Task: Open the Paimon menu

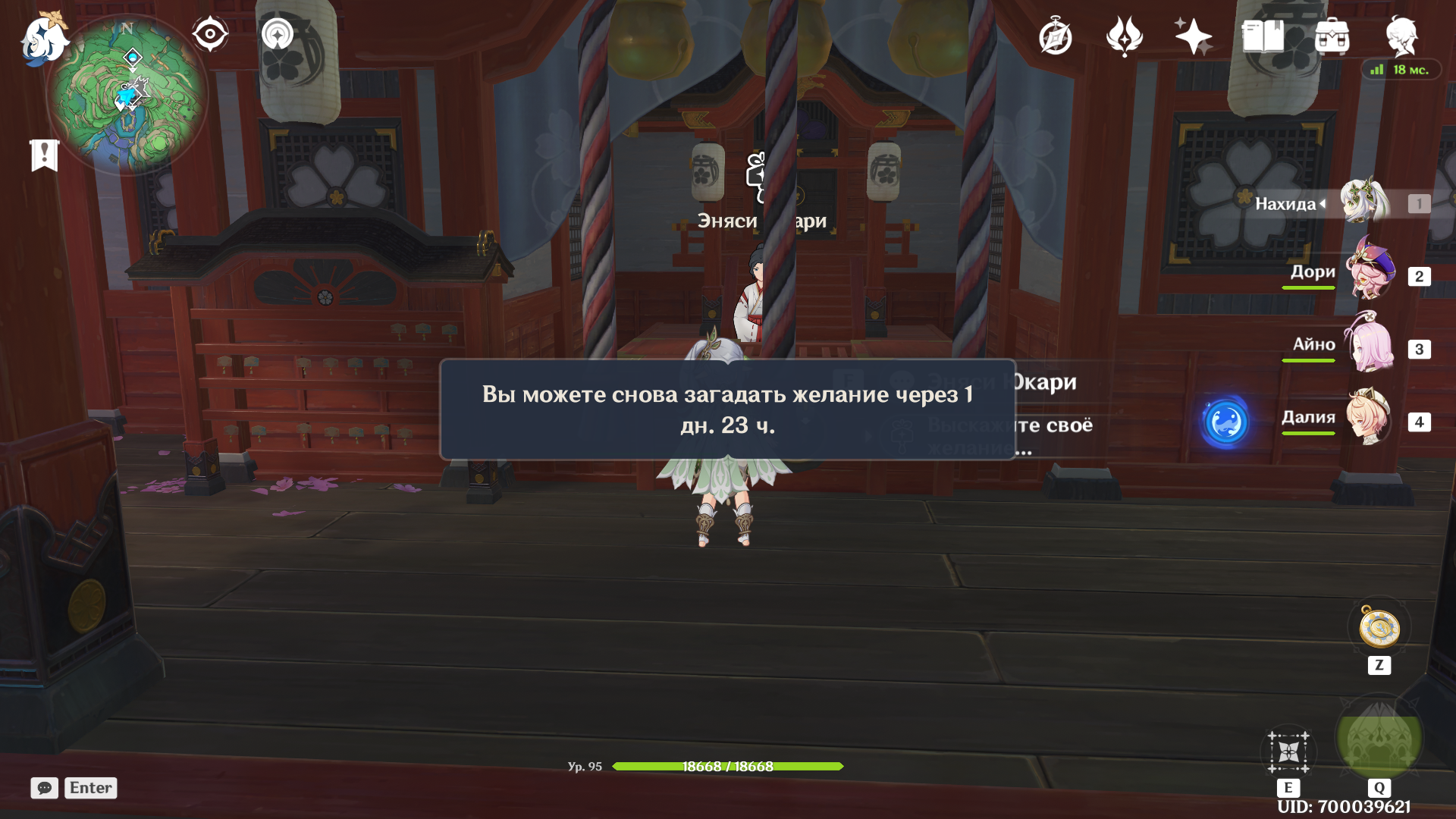Action: 44,39
